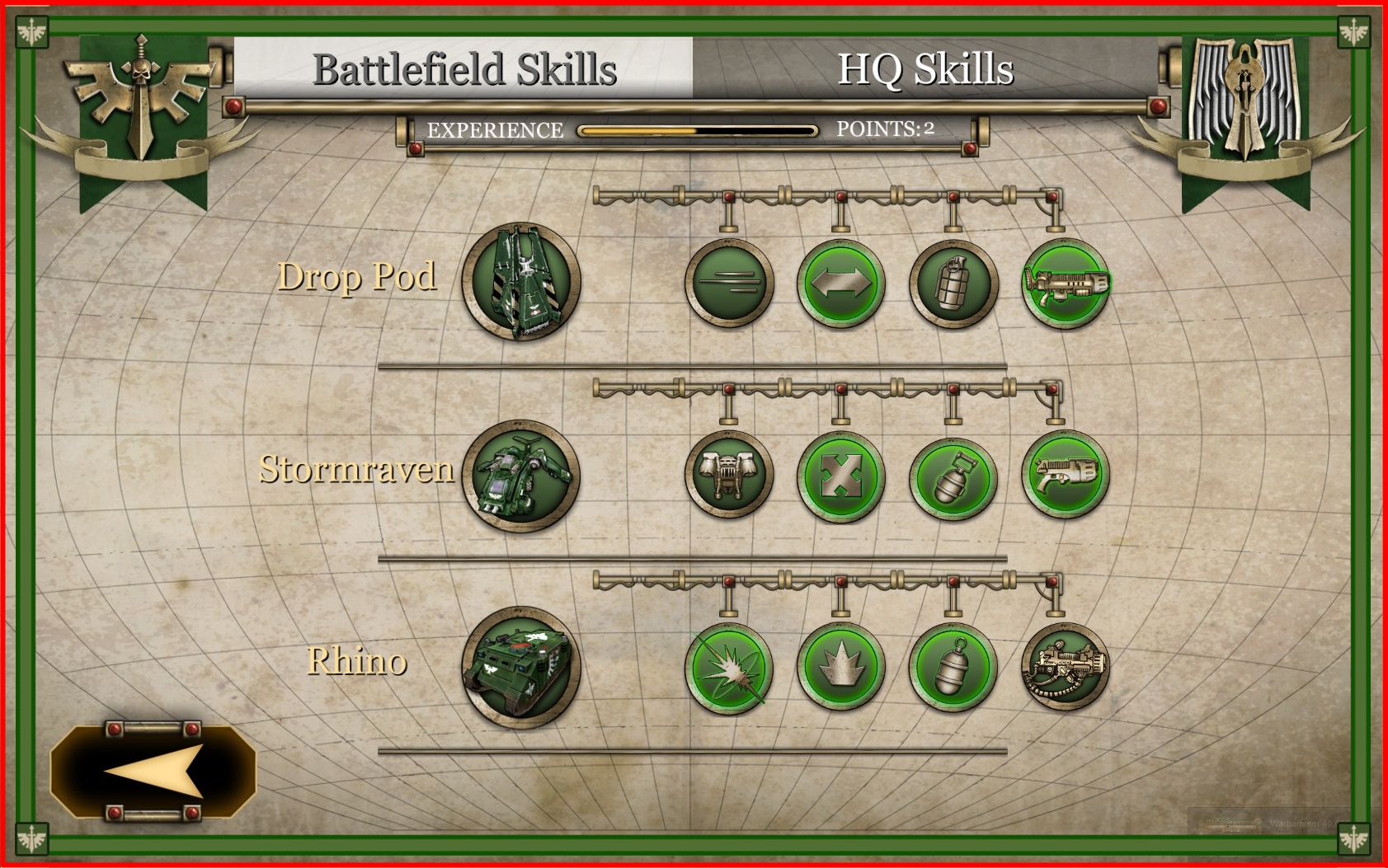This screenshot has width=1388, height=868.
Task: Click the Drop Pod speed lines skill
Action: tap(729, 283)
